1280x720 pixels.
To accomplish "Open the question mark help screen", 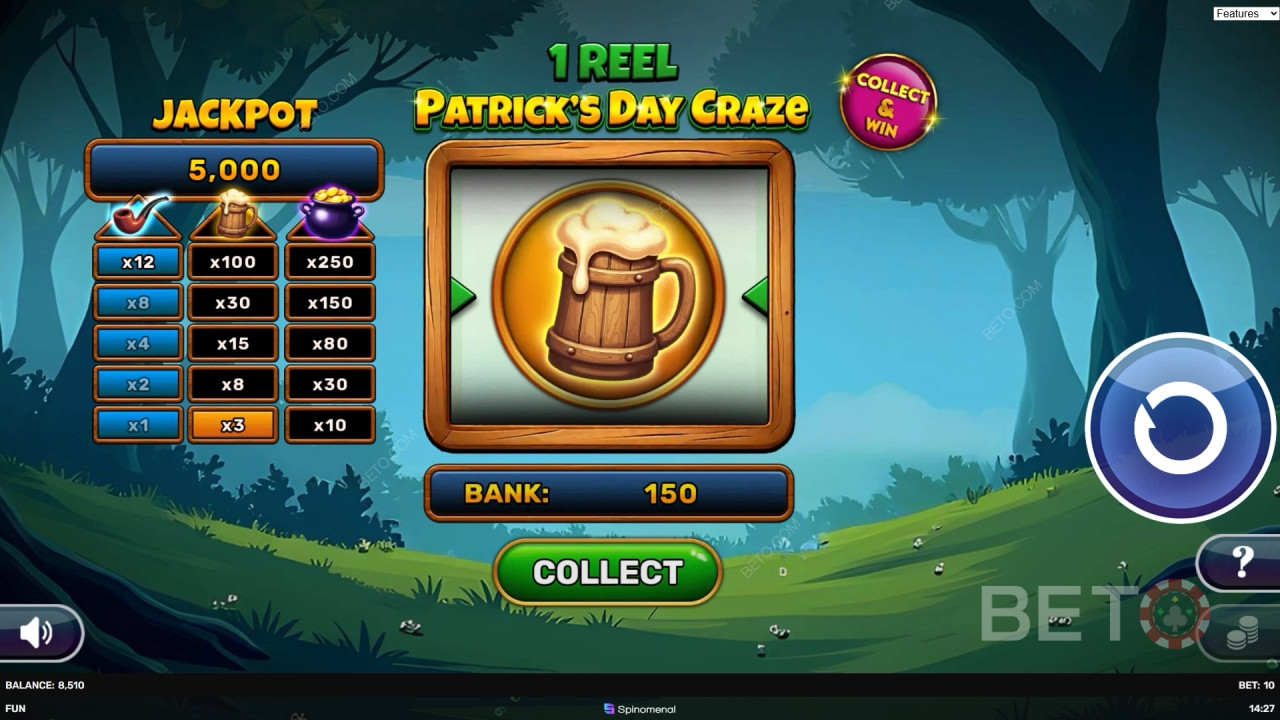I will 1243,562.
